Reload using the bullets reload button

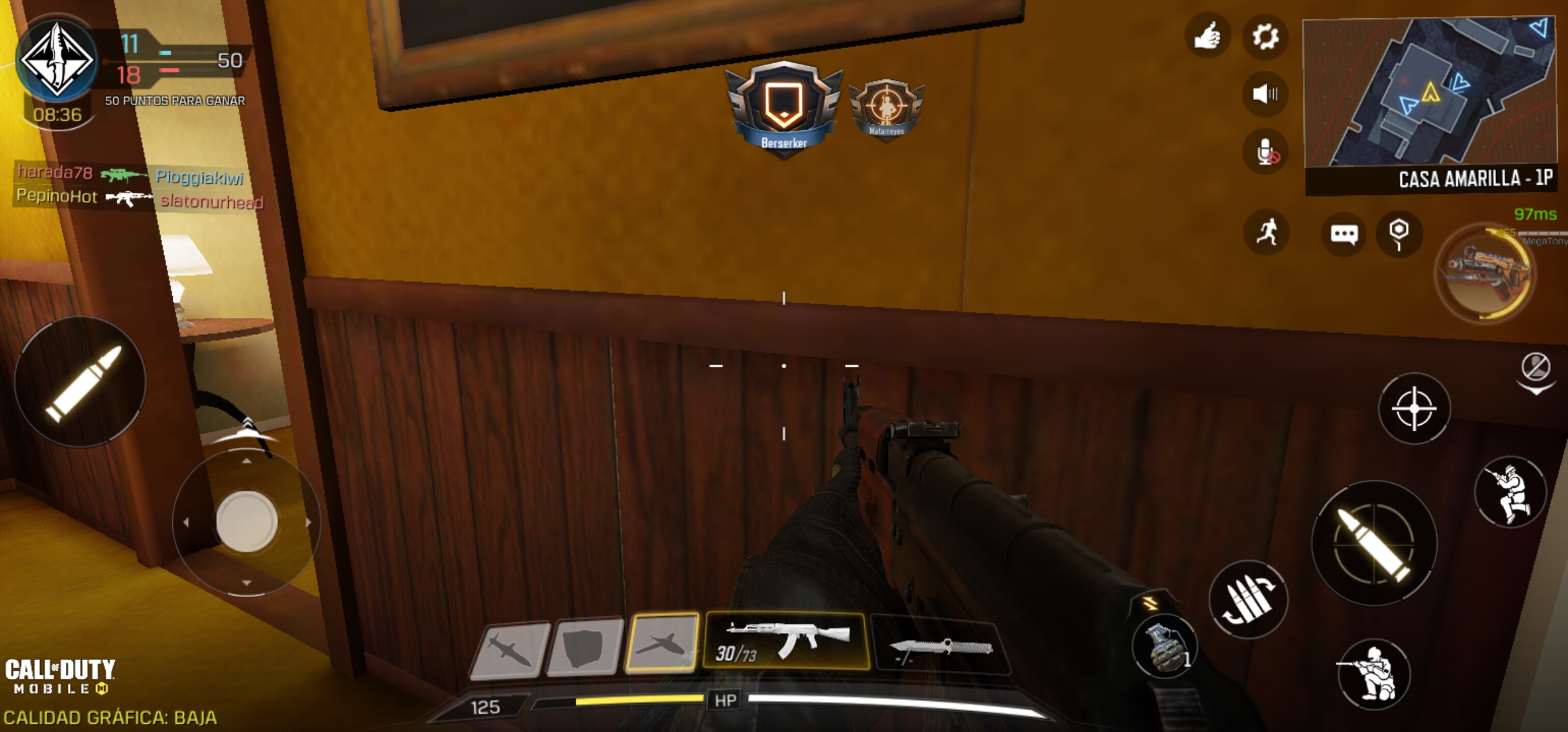(x=1248, y=599)
